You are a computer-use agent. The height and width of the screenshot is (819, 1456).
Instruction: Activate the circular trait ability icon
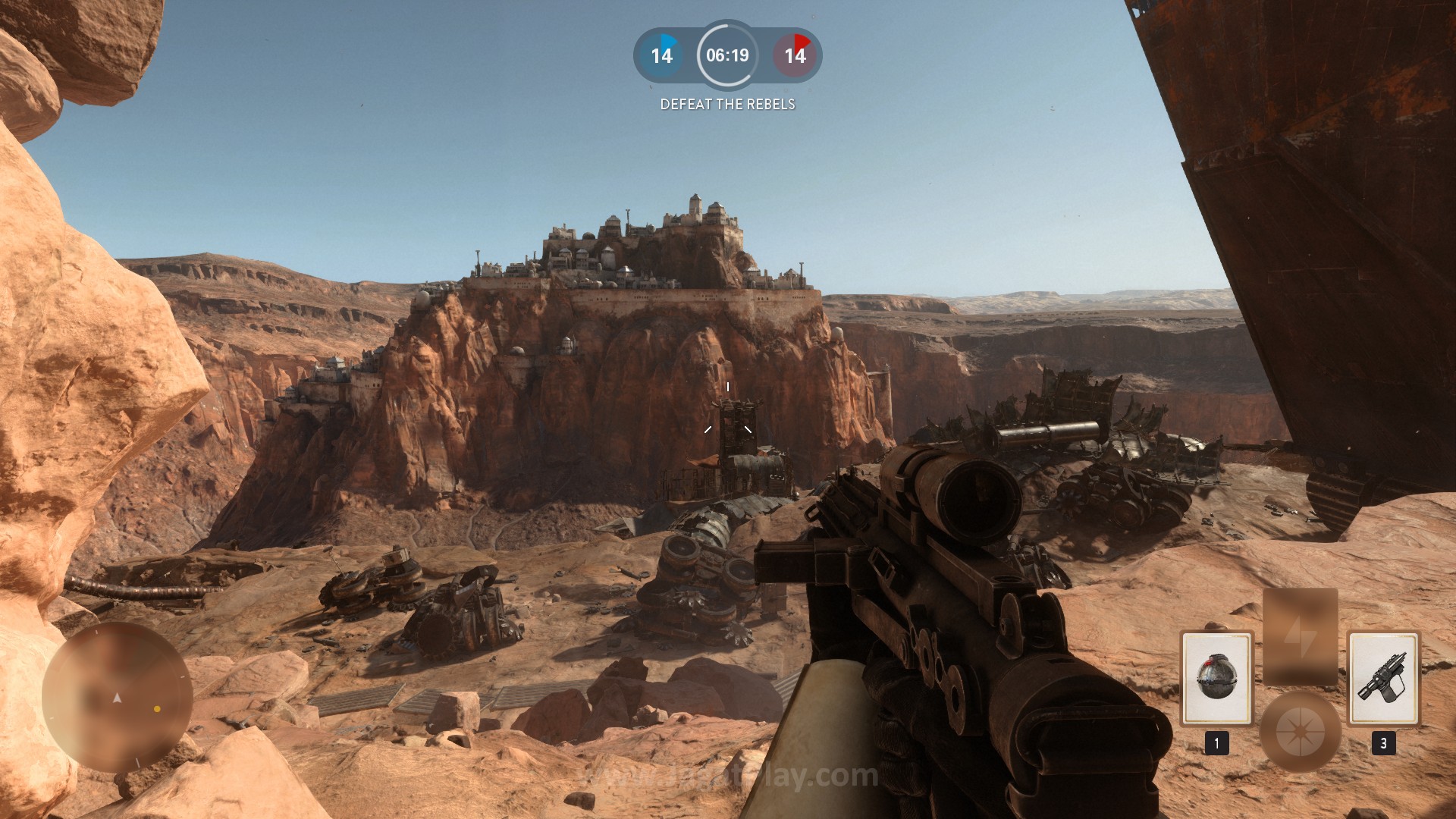click(1300, 732)
